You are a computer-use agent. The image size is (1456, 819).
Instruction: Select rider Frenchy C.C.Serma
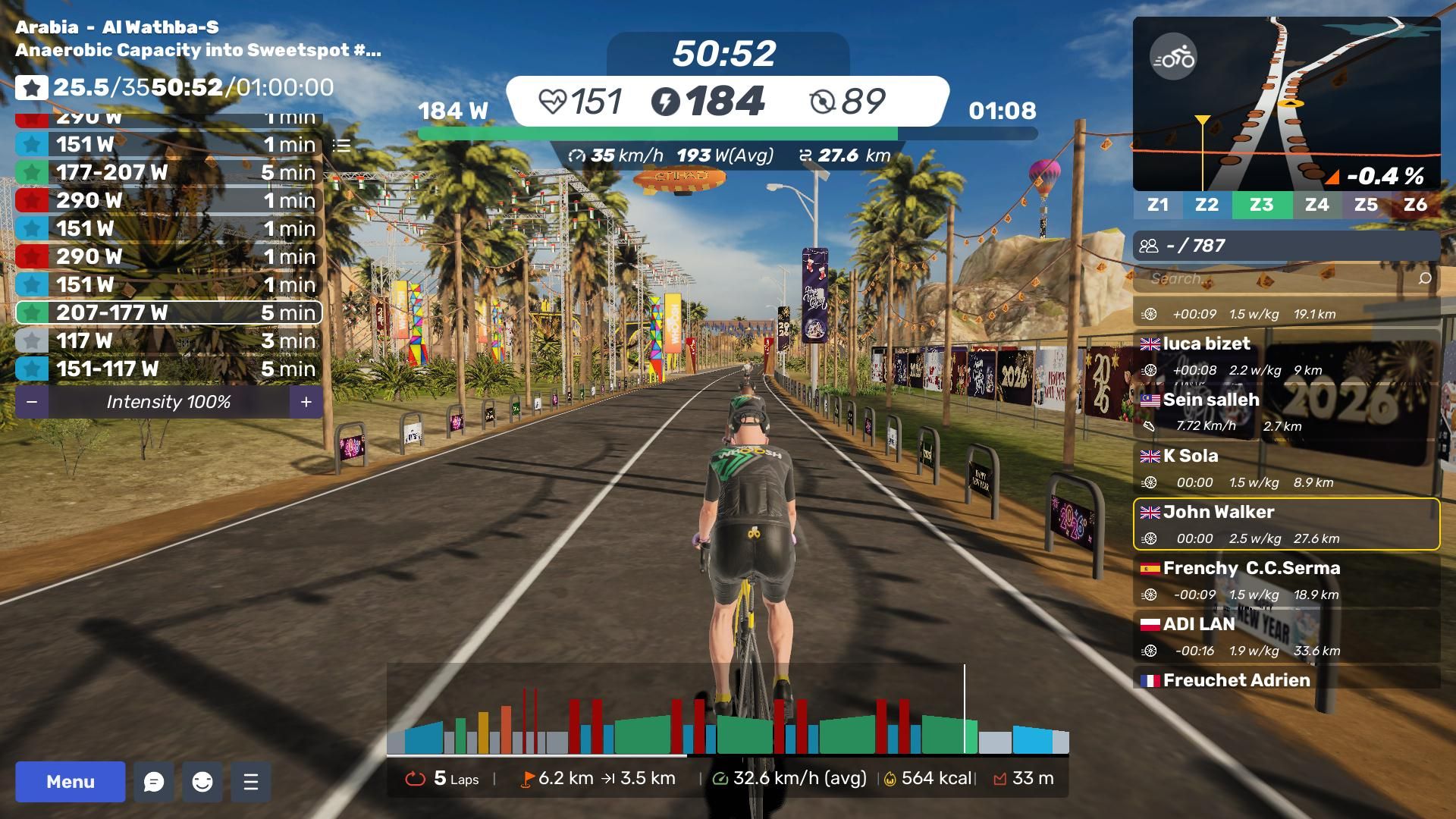point(1286,580)
